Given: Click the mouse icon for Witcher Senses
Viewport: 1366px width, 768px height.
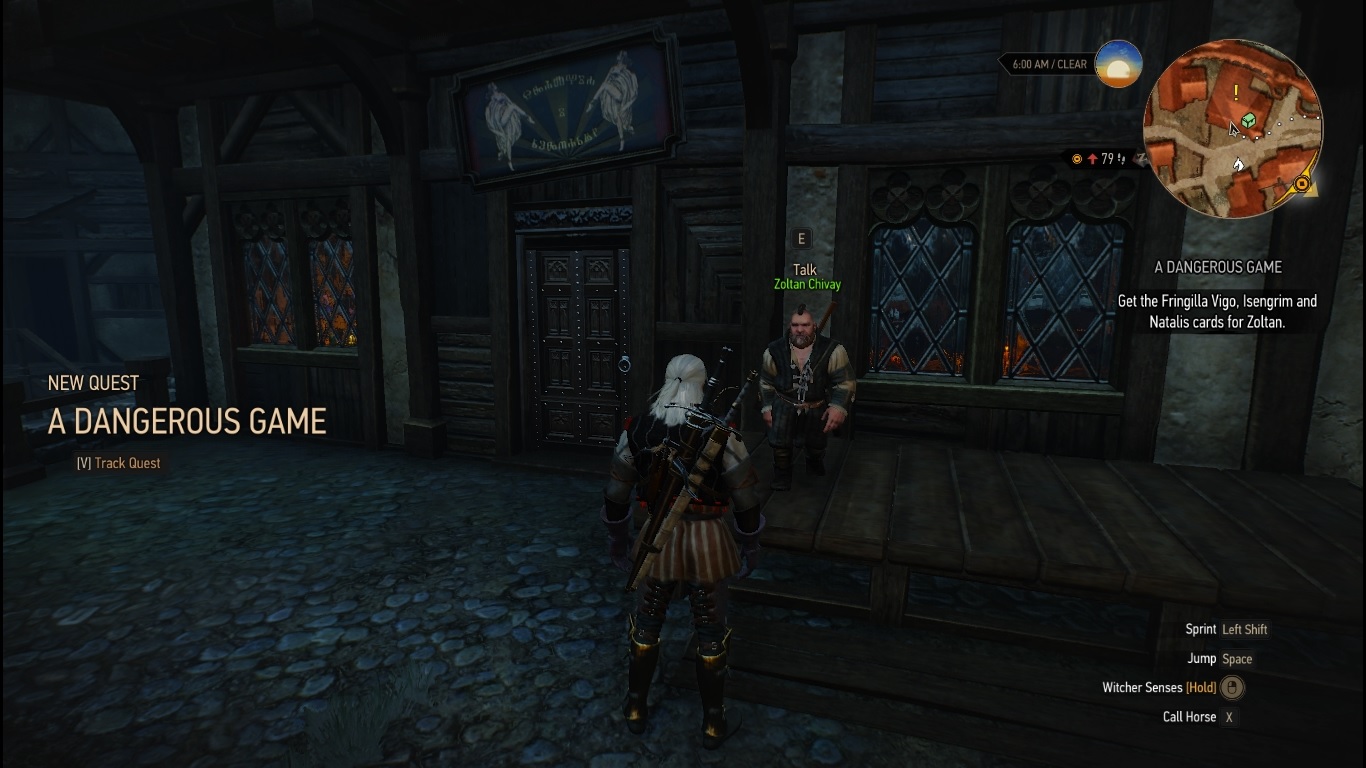Looking at the screenshot, I should (x=1231, y=687).
